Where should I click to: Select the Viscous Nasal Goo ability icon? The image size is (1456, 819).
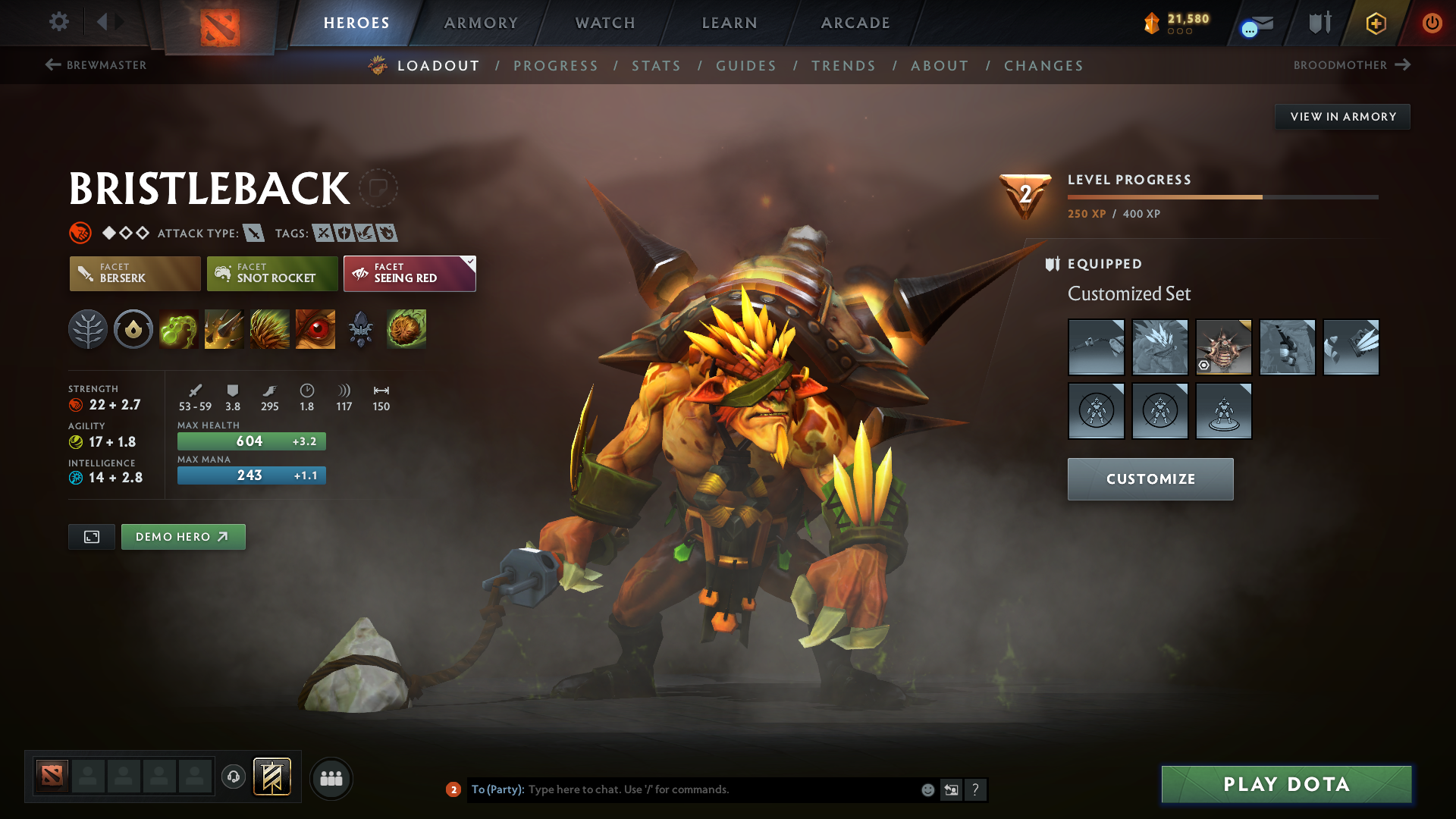[x=178, y=329]
